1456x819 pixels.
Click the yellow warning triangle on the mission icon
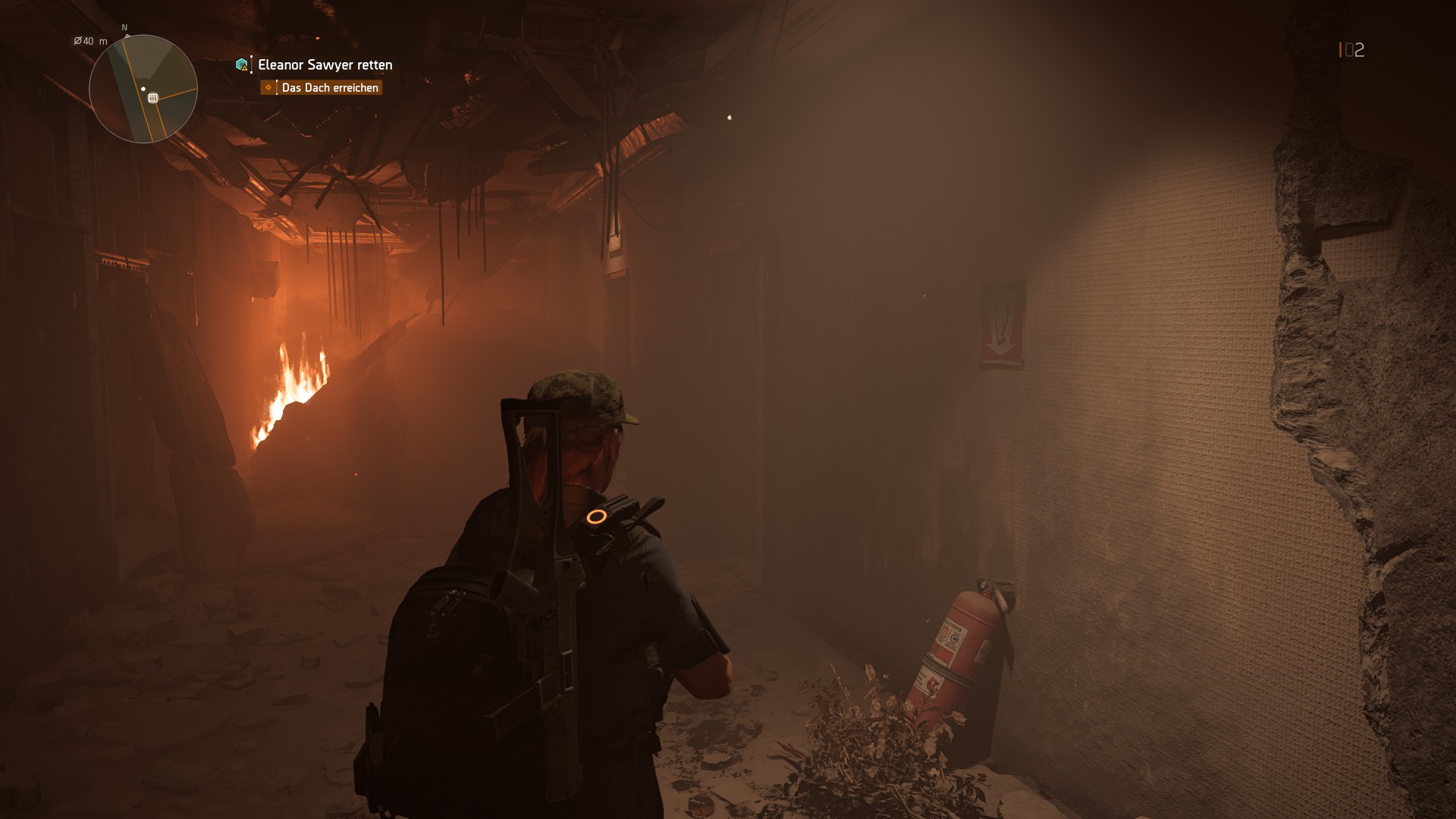tap(244, 68)
